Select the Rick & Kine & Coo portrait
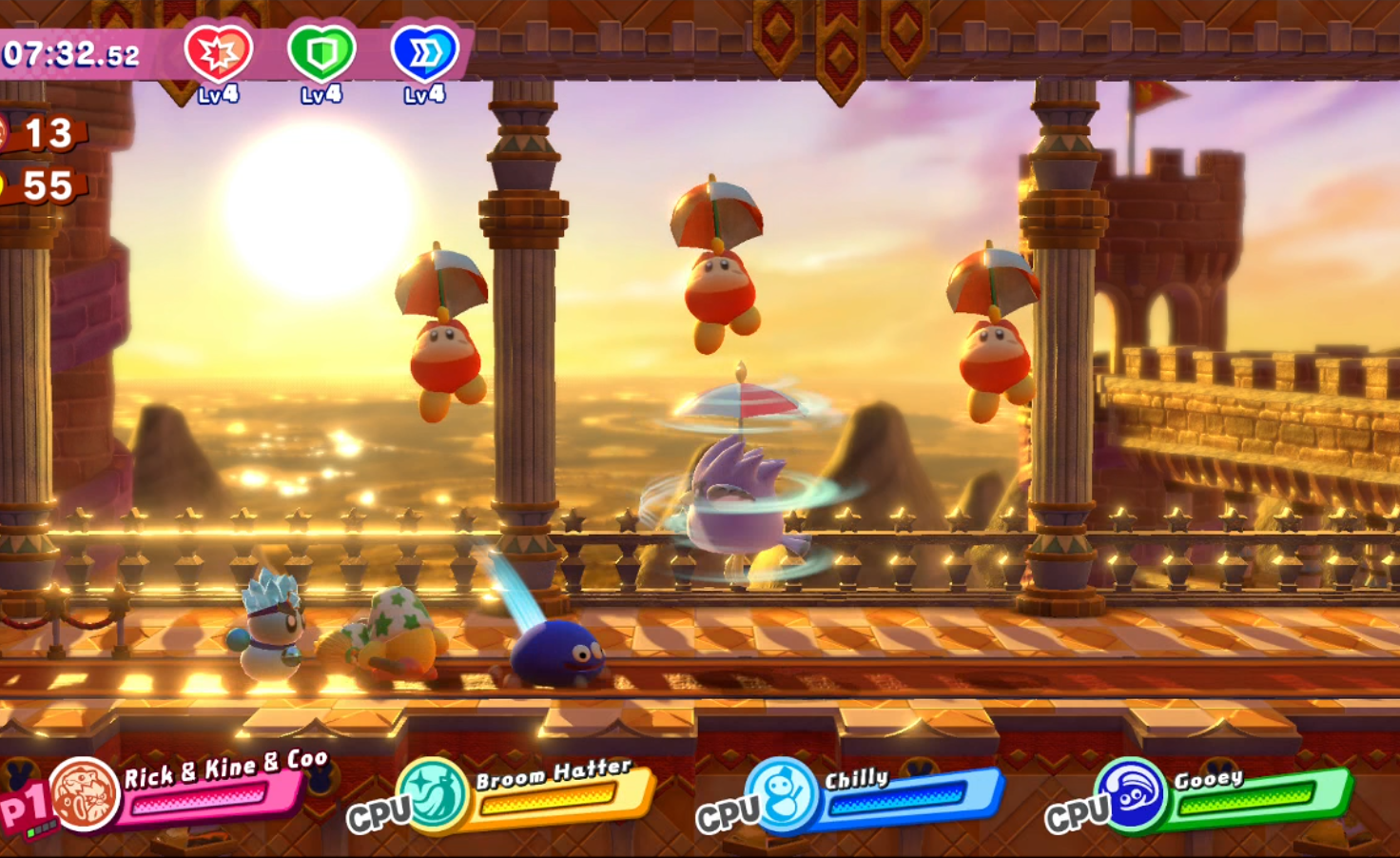Screen dimensions: 1400x858 pyautogui.click(x=85, y=794)
